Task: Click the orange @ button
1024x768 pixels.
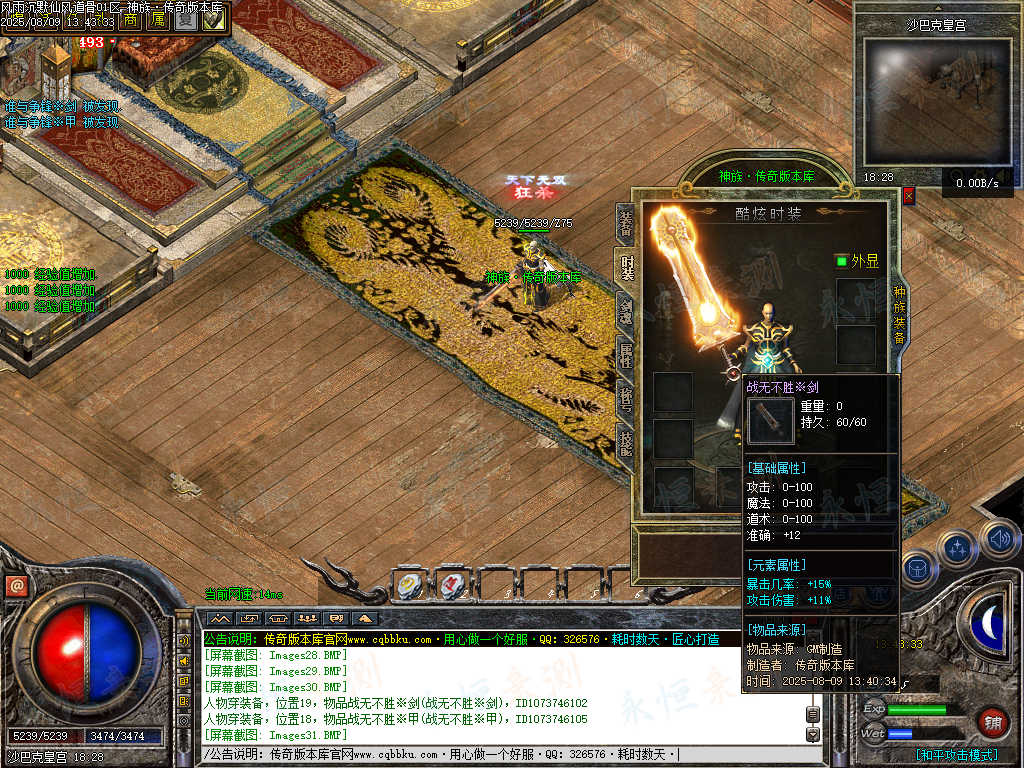Action: [16, 586]
